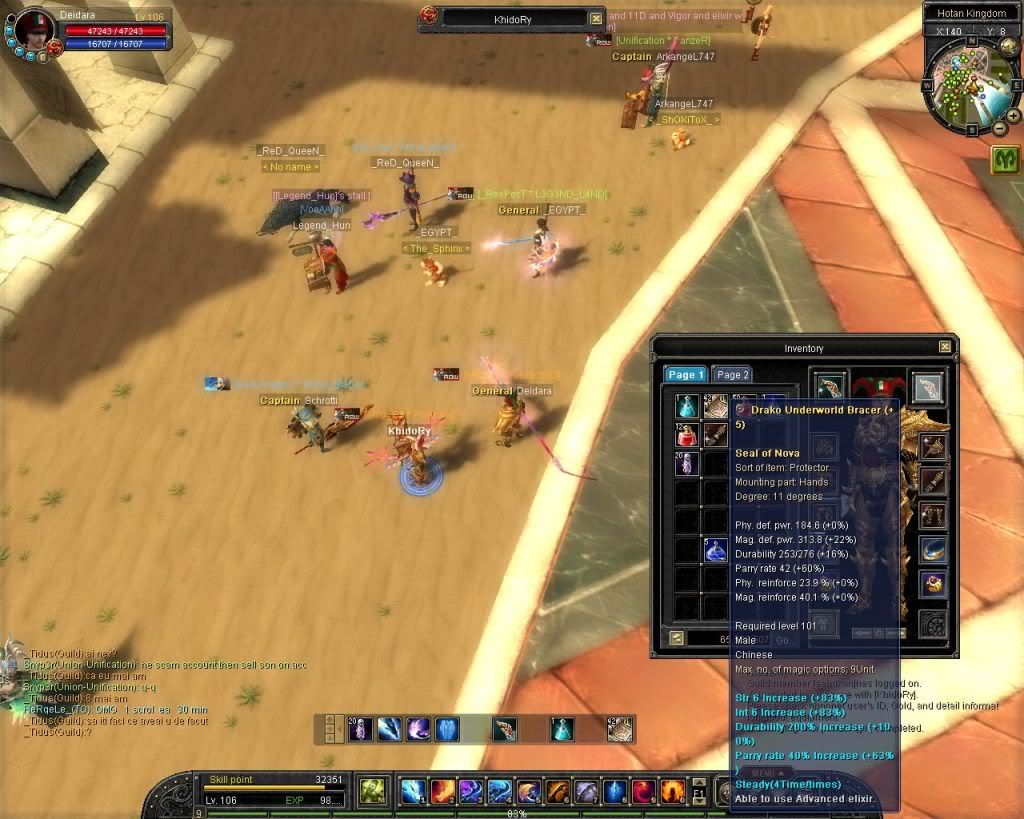Click the blue flask stack of 5
The image size is (1024, 819).
tap(715, 549)
